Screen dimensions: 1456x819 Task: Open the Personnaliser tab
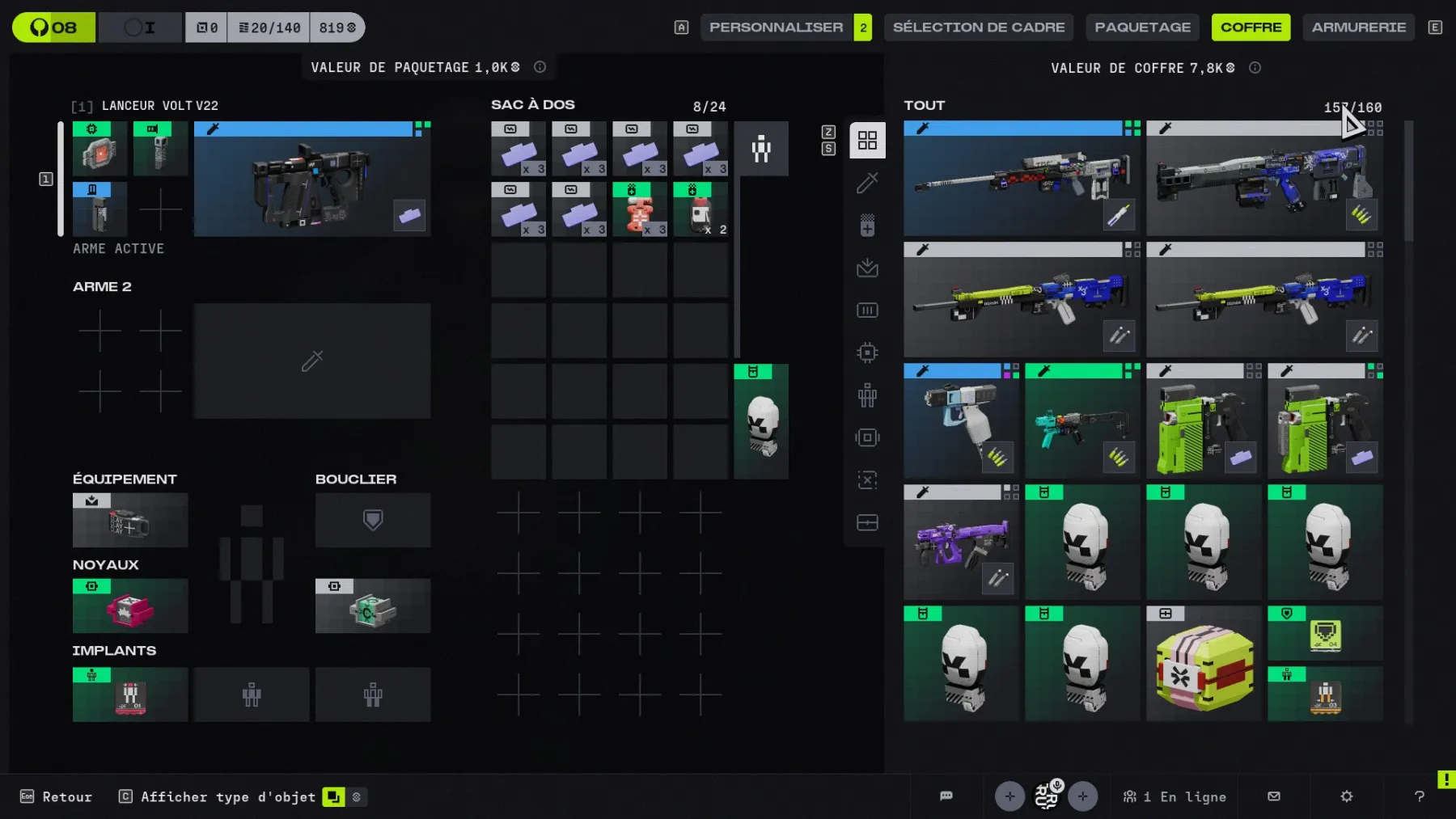point(776,27)
